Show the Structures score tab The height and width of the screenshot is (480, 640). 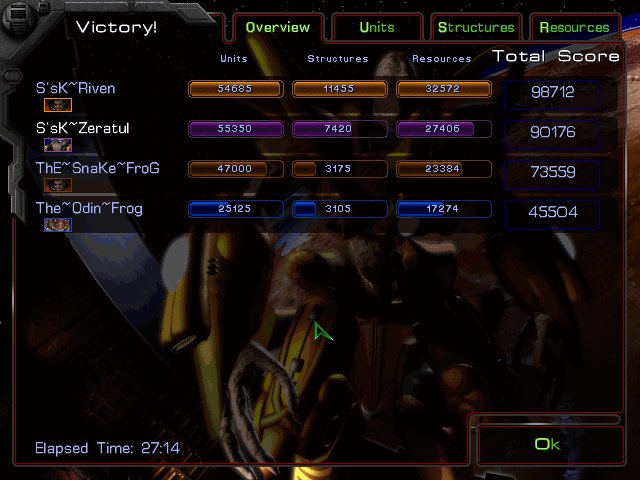(x=475, y=27)
